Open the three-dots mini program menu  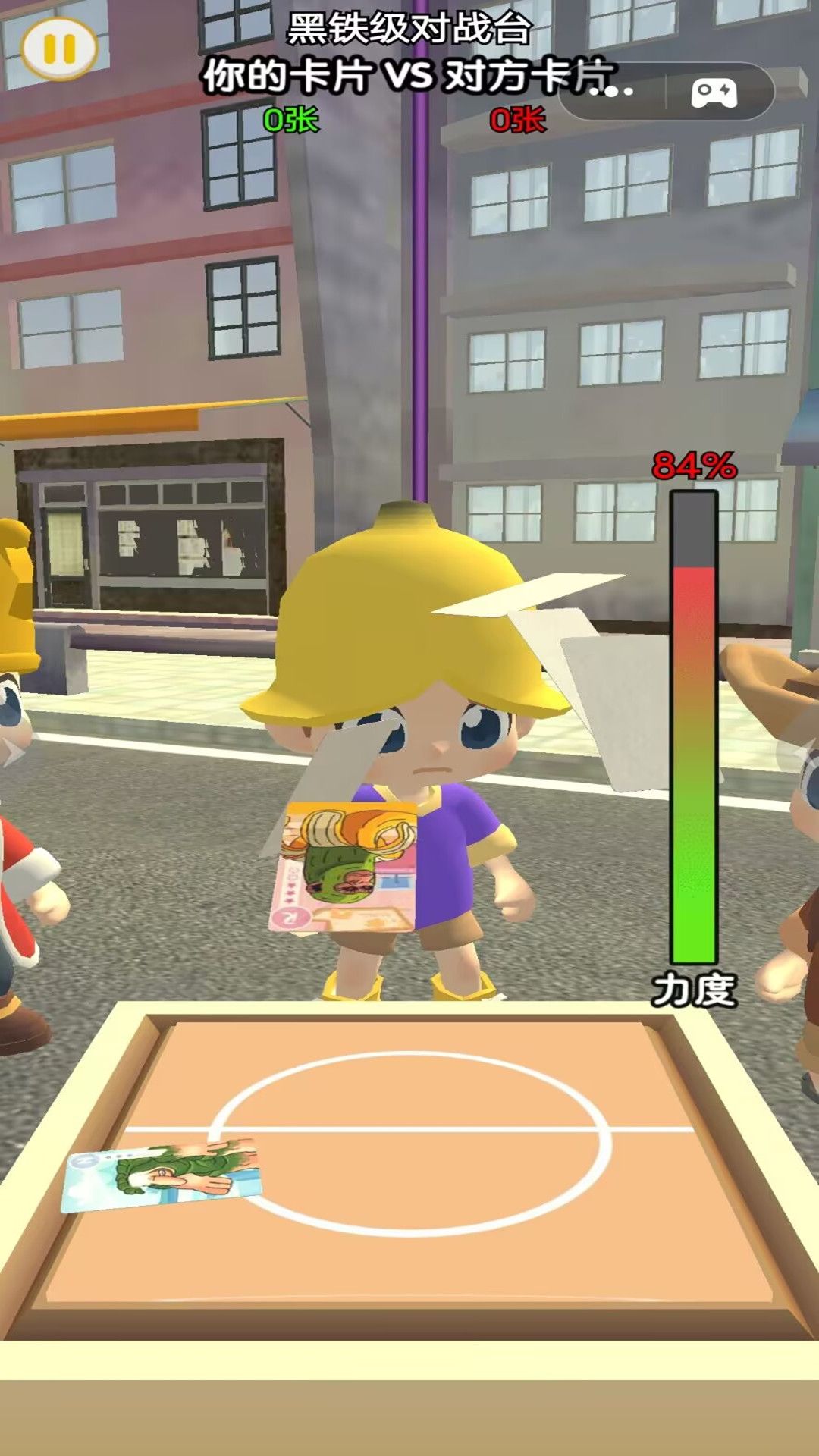pos(612,92)
